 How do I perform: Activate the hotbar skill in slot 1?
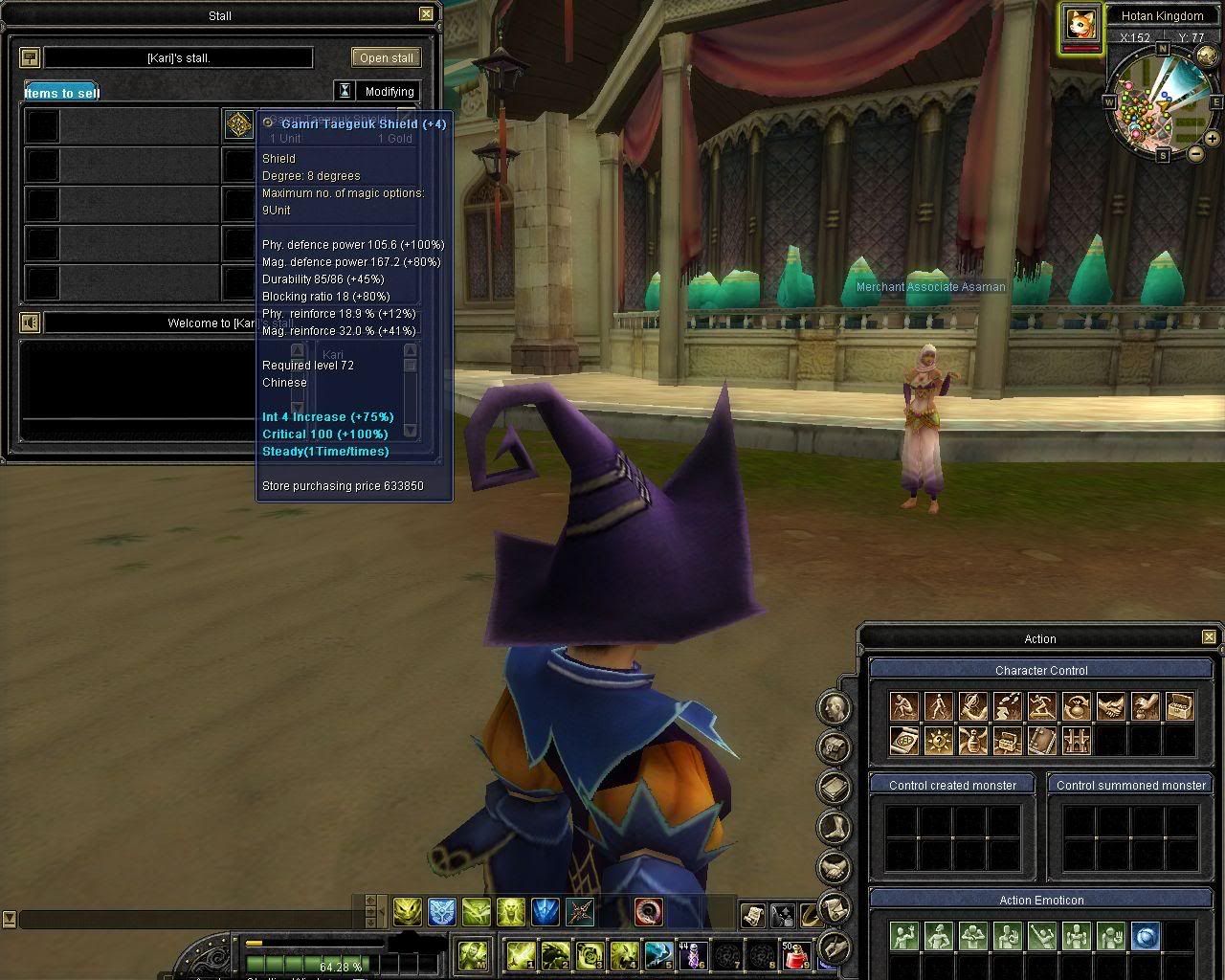(x=521, y=954)
